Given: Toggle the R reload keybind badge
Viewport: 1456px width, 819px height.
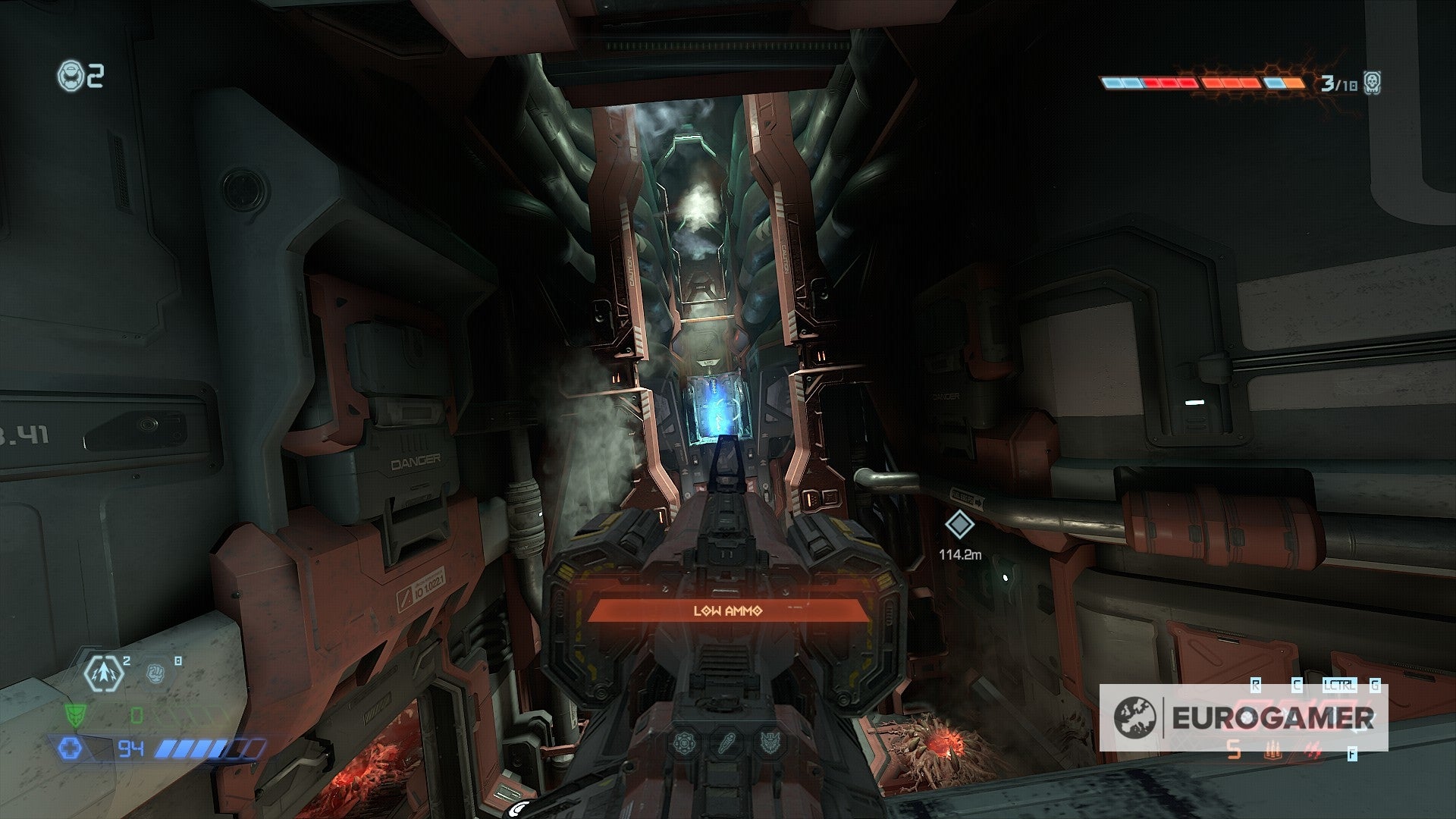Looking at the screenshot, I should tap(1255, 685).
